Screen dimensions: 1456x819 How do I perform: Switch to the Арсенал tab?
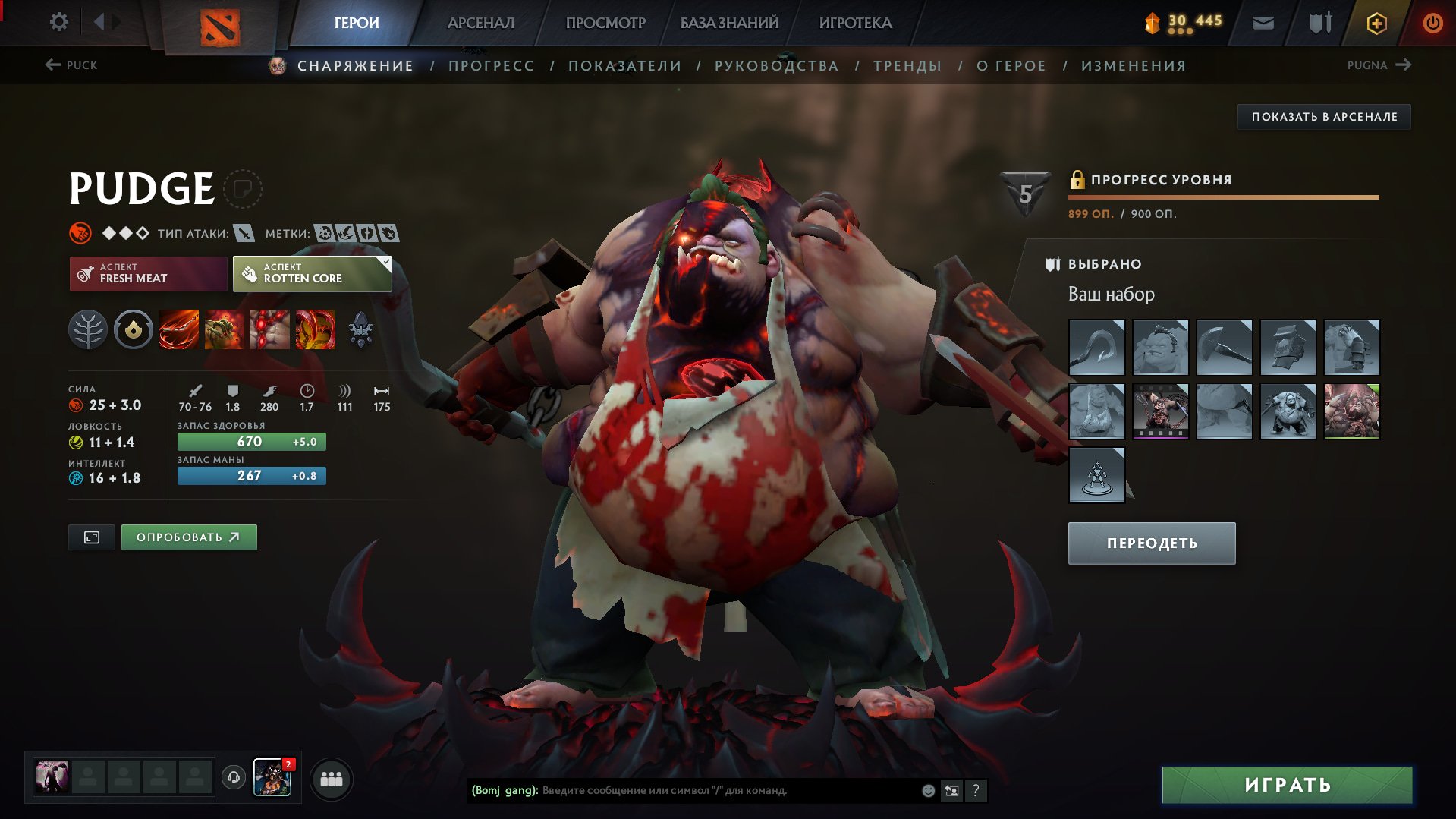(x=480, y=23)
